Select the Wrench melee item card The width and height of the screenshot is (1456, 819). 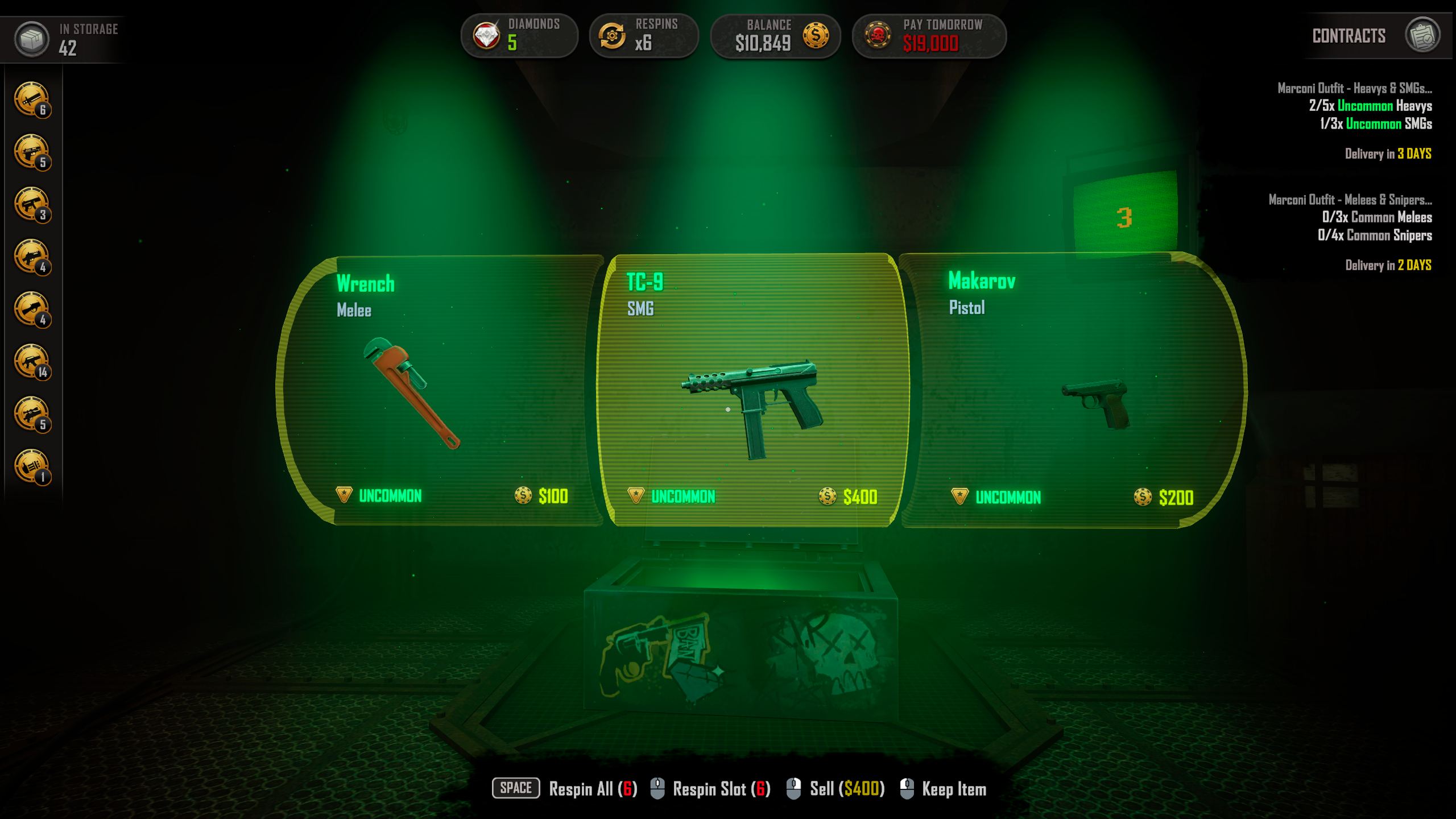coord(441,391)
